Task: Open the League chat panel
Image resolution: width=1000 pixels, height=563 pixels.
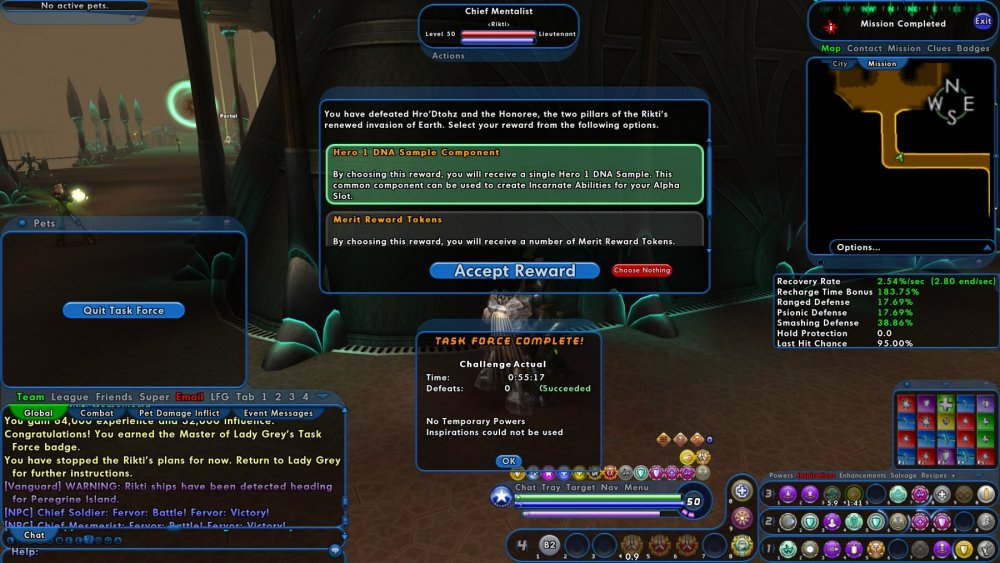Action: click(x=70, y=397)
